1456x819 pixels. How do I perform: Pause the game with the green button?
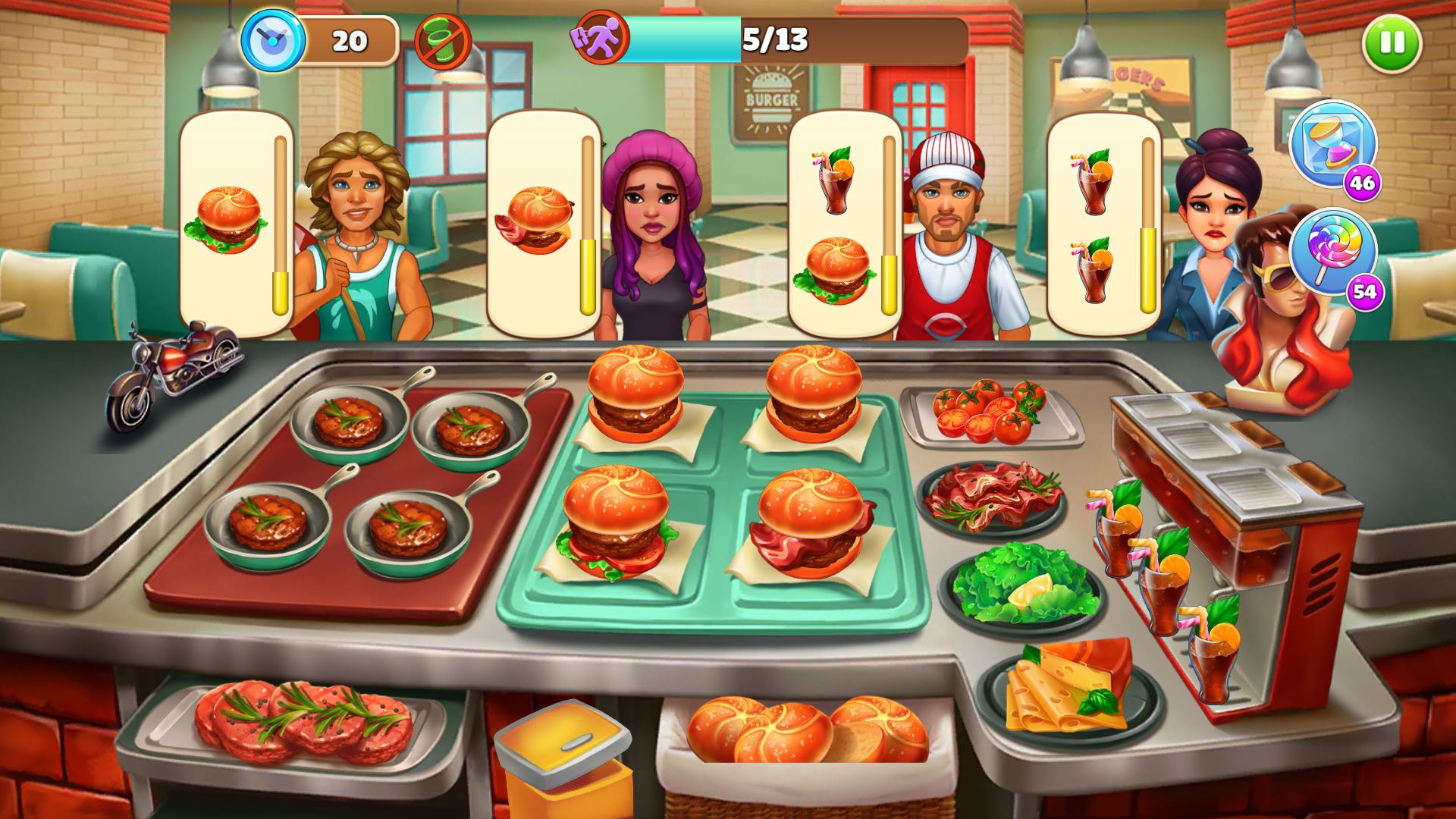1392,43
